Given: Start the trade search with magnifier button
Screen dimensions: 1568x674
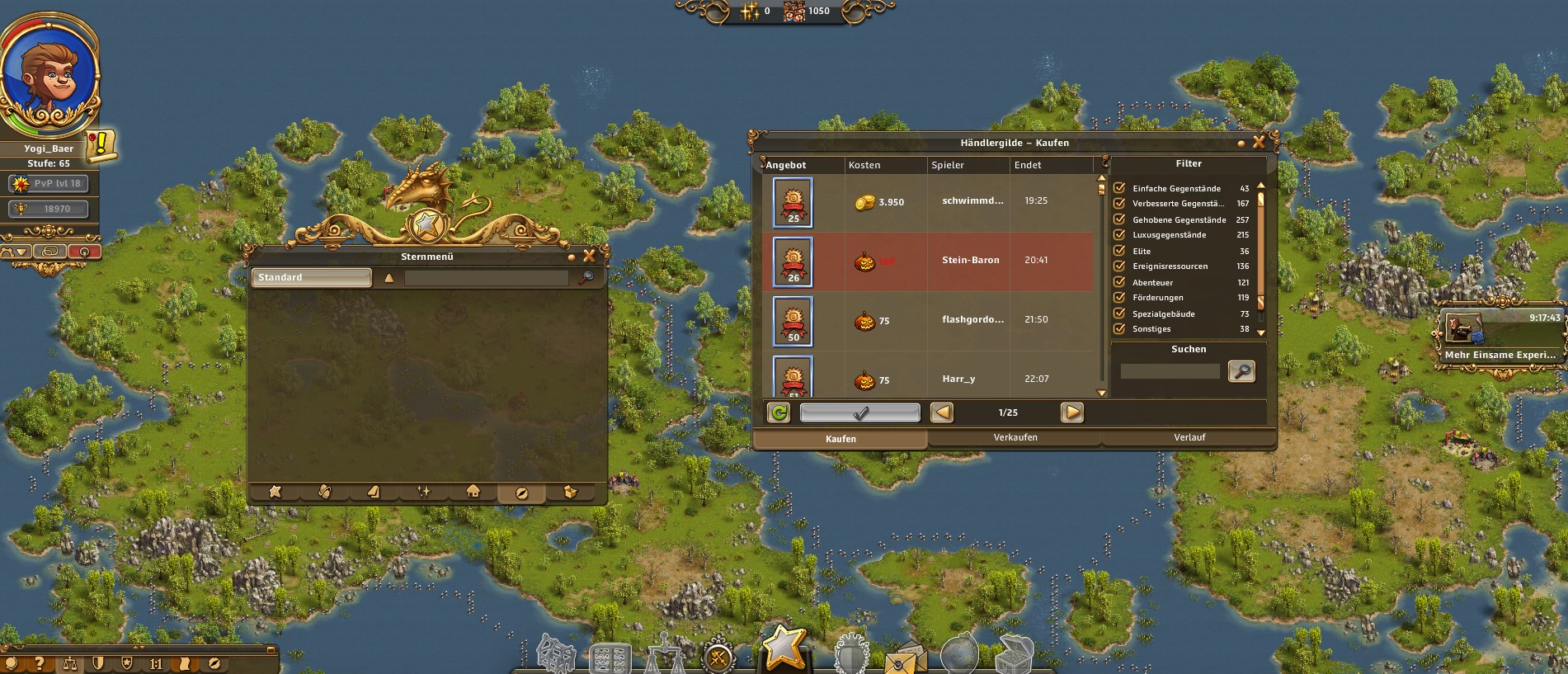Looking at the screenshot, I should pos(1241,371).
